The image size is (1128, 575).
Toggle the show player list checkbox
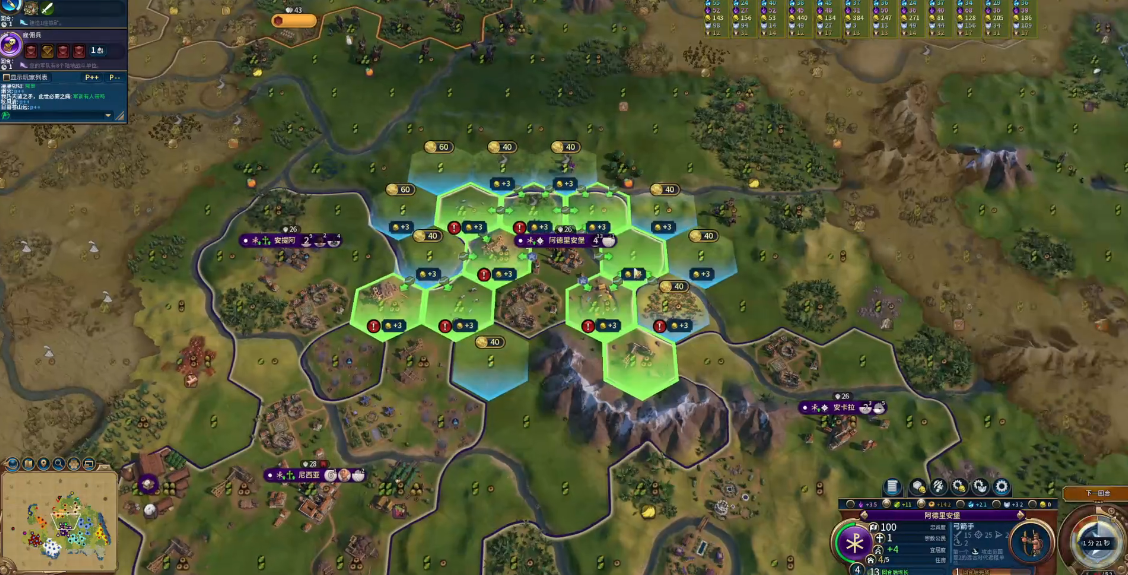pyautogui.click(x=6, y=76)
